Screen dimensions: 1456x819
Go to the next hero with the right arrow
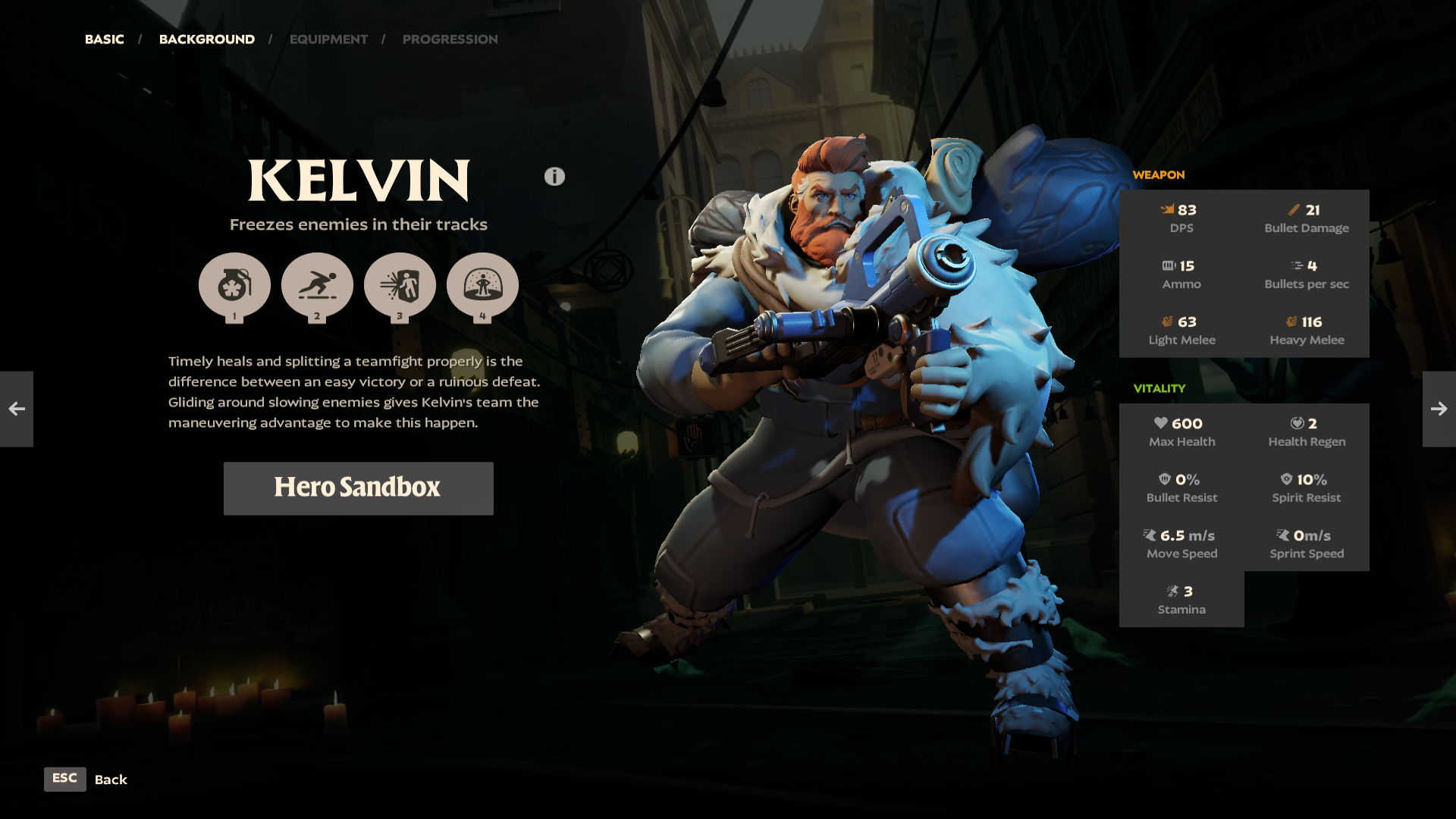1439,409
